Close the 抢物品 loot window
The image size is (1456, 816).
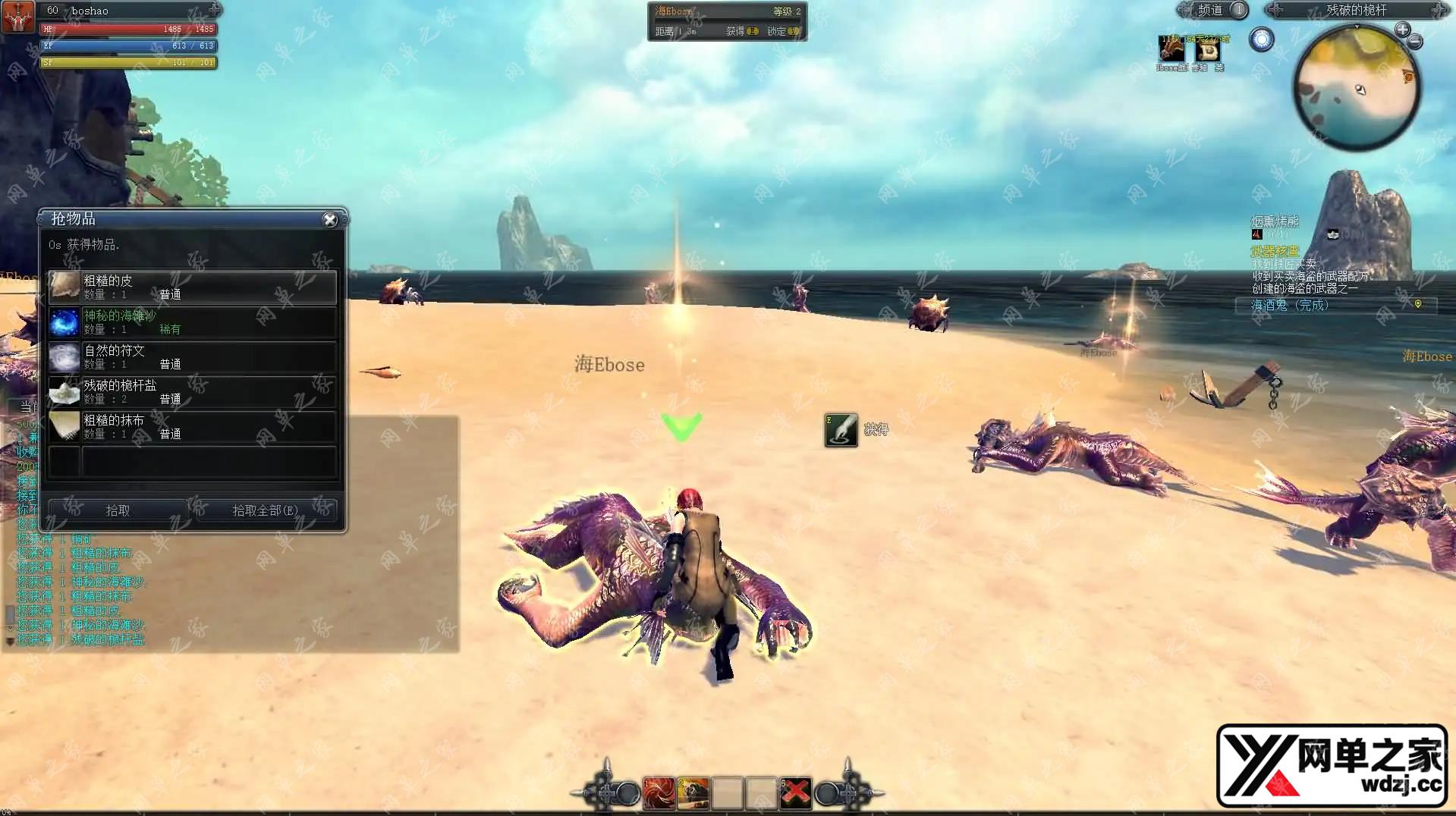coord(329,219)
